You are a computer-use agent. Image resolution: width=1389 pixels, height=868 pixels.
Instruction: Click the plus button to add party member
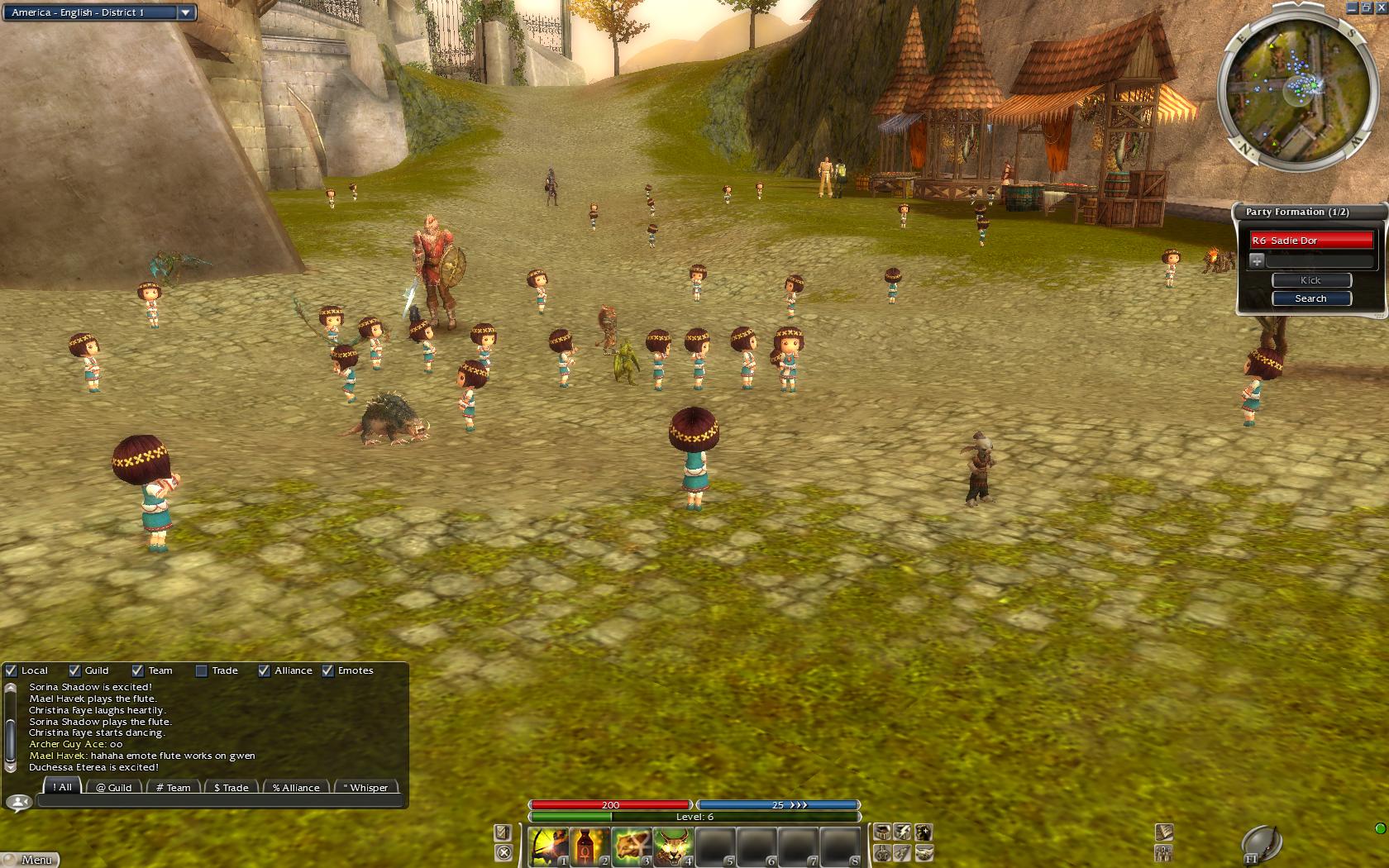click(1257, 260)
